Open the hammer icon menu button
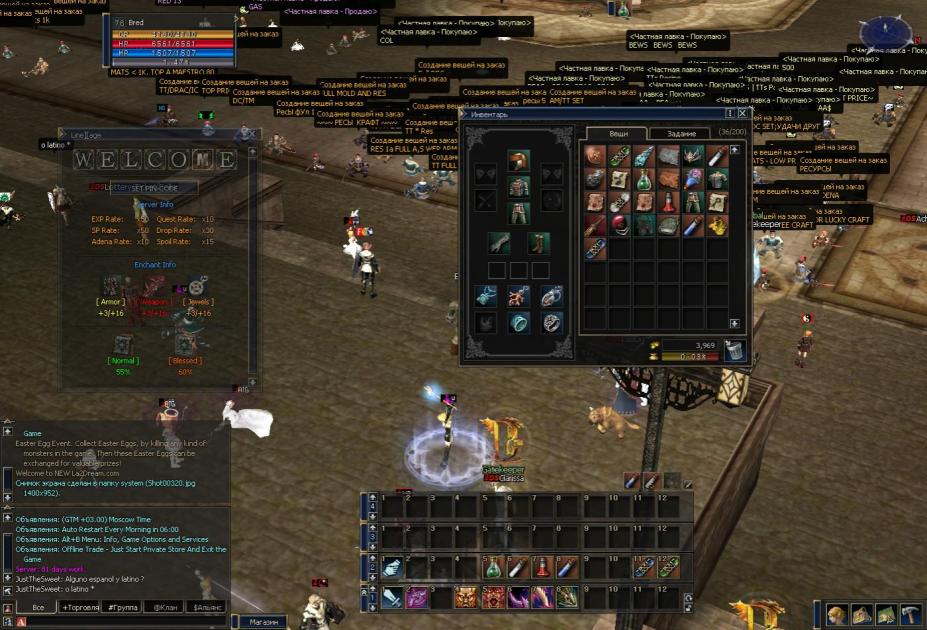This screenshot has width=927, height=630. pyautogui.click(x=910, y=614)
